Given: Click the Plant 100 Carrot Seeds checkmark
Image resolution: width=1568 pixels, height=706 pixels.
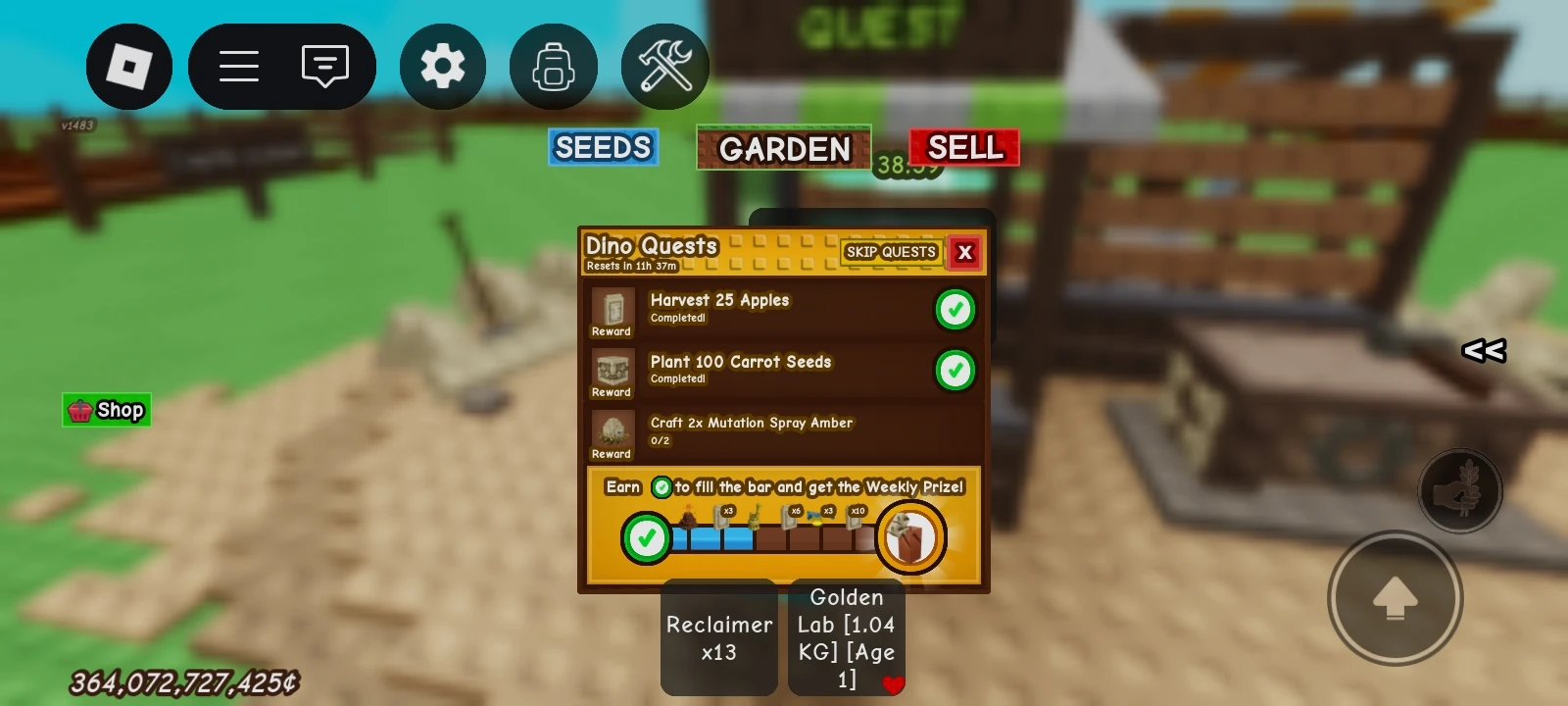Looking at the screenshot, I should pos(955,372).
